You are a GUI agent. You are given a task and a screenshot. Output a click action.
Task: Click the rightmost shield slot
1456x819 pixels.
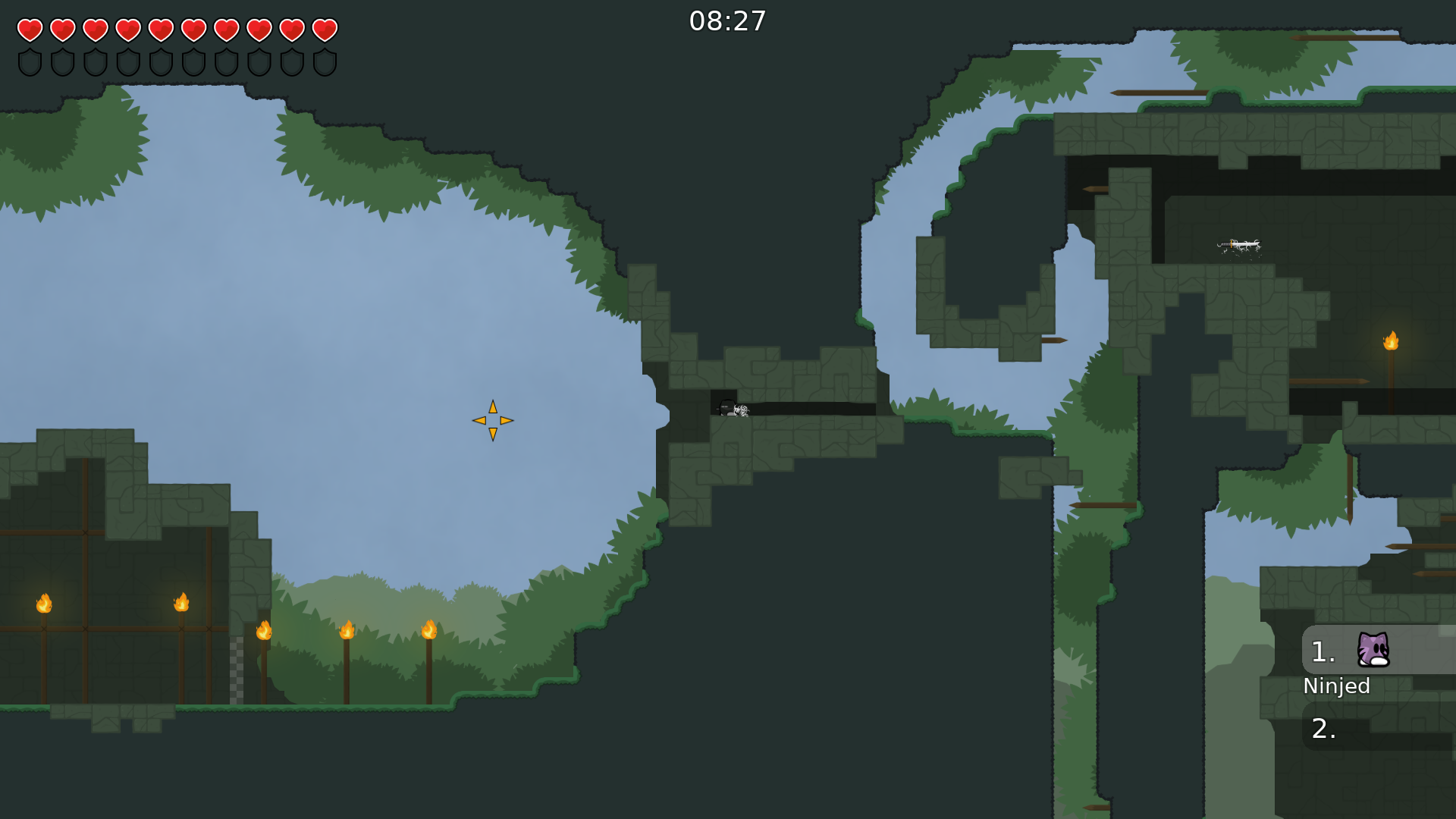pyautogui.click(x=325, y=63)
